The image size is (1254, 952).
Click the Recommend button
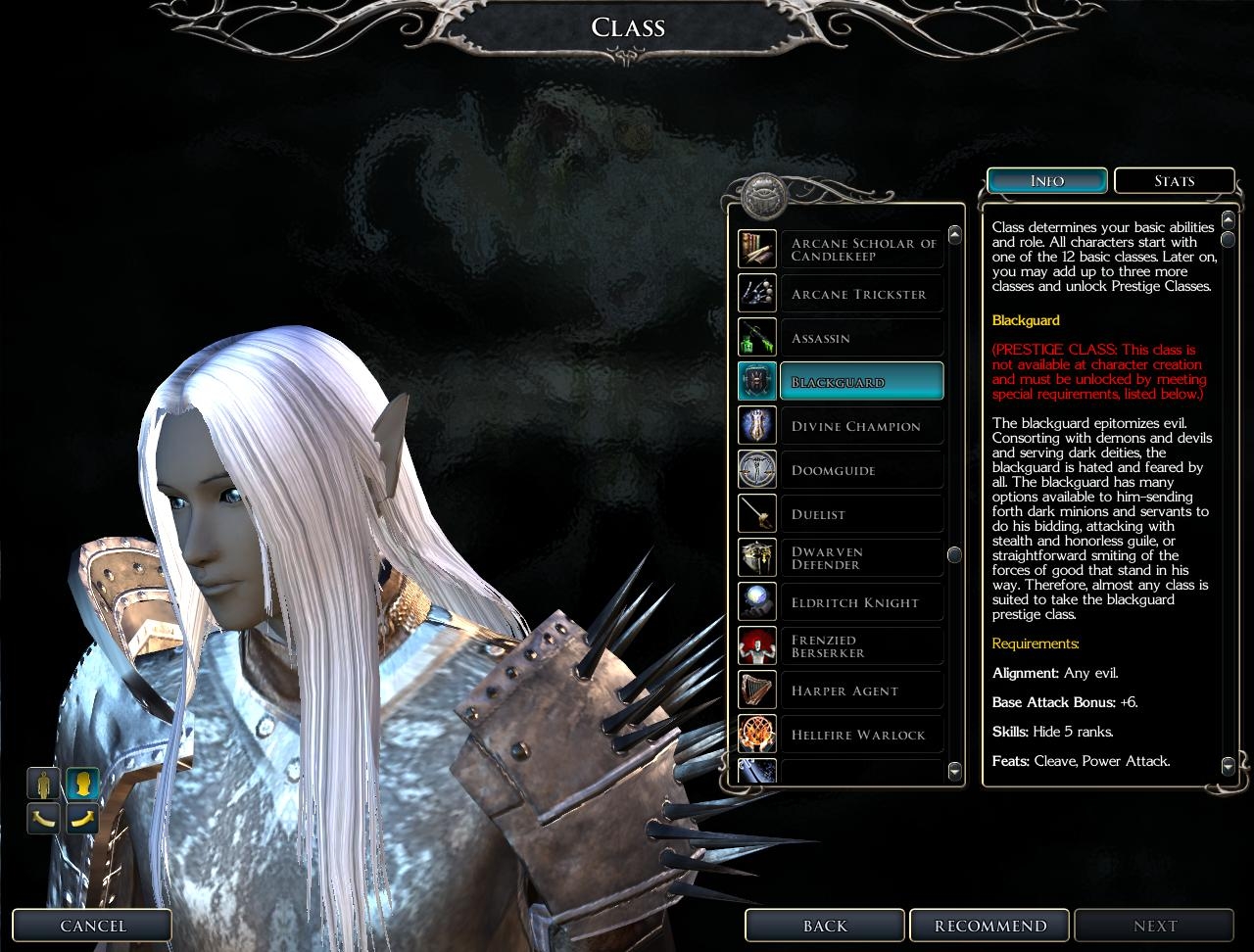(x=990, y=926)
